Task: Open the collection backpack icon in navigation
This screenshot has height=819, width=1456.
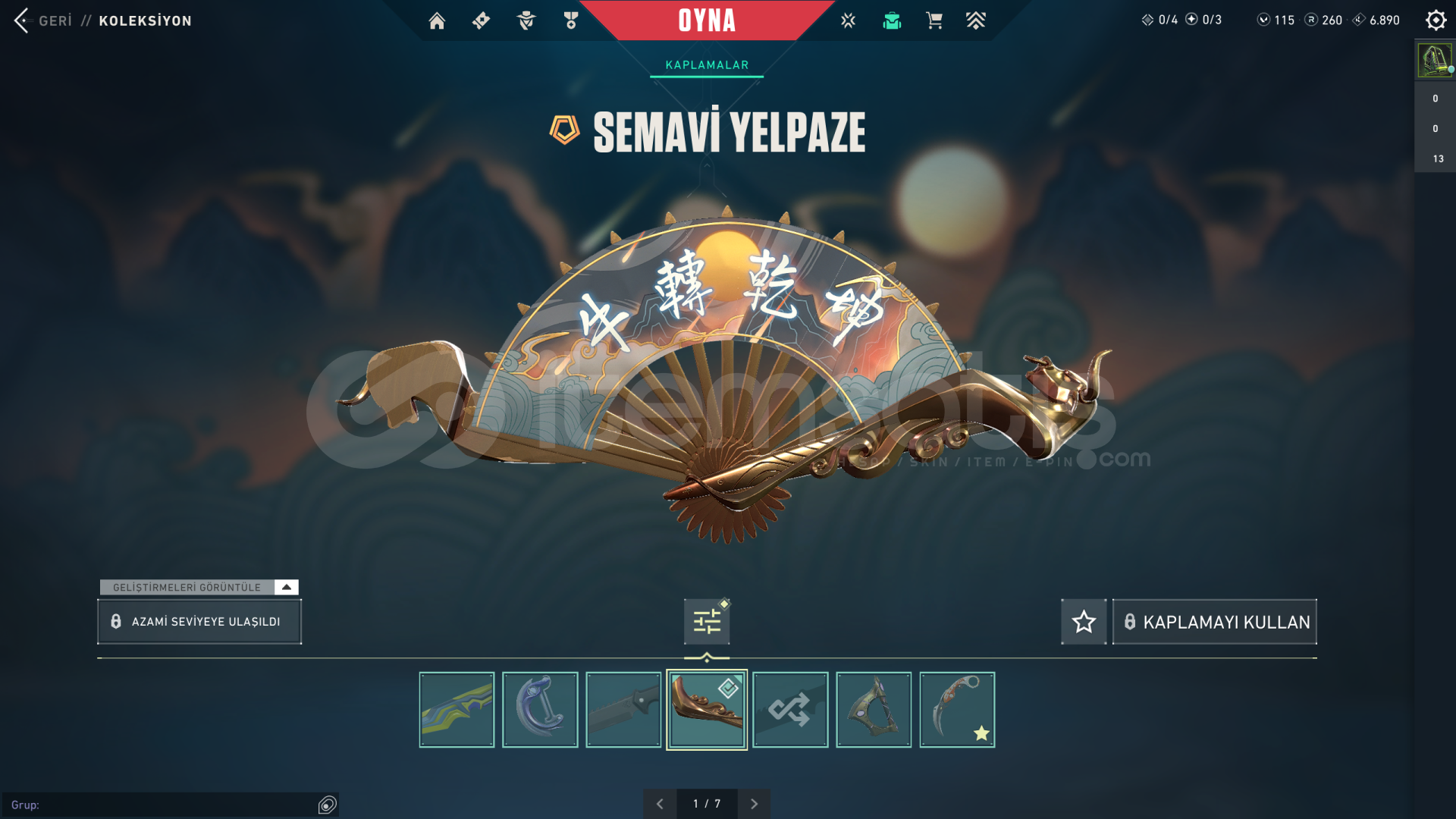Action: (892, 20)
